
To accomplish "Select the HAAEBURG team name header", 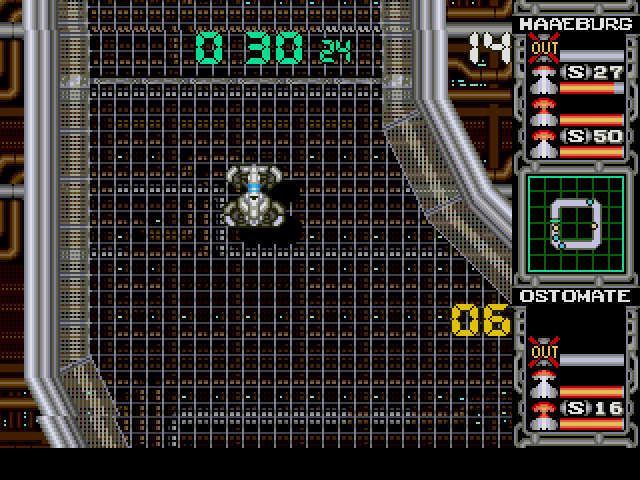I will pyautogui.click(x=573, y=23).
